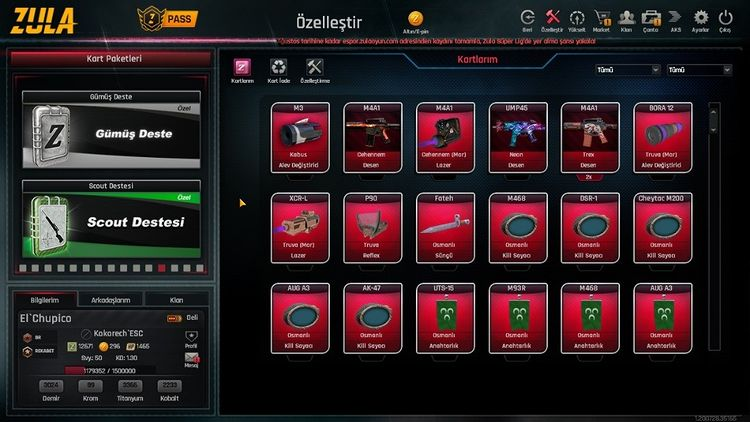Choose the UMP45 Neon Desen card
750x422 pixels.
coord(518,138)
